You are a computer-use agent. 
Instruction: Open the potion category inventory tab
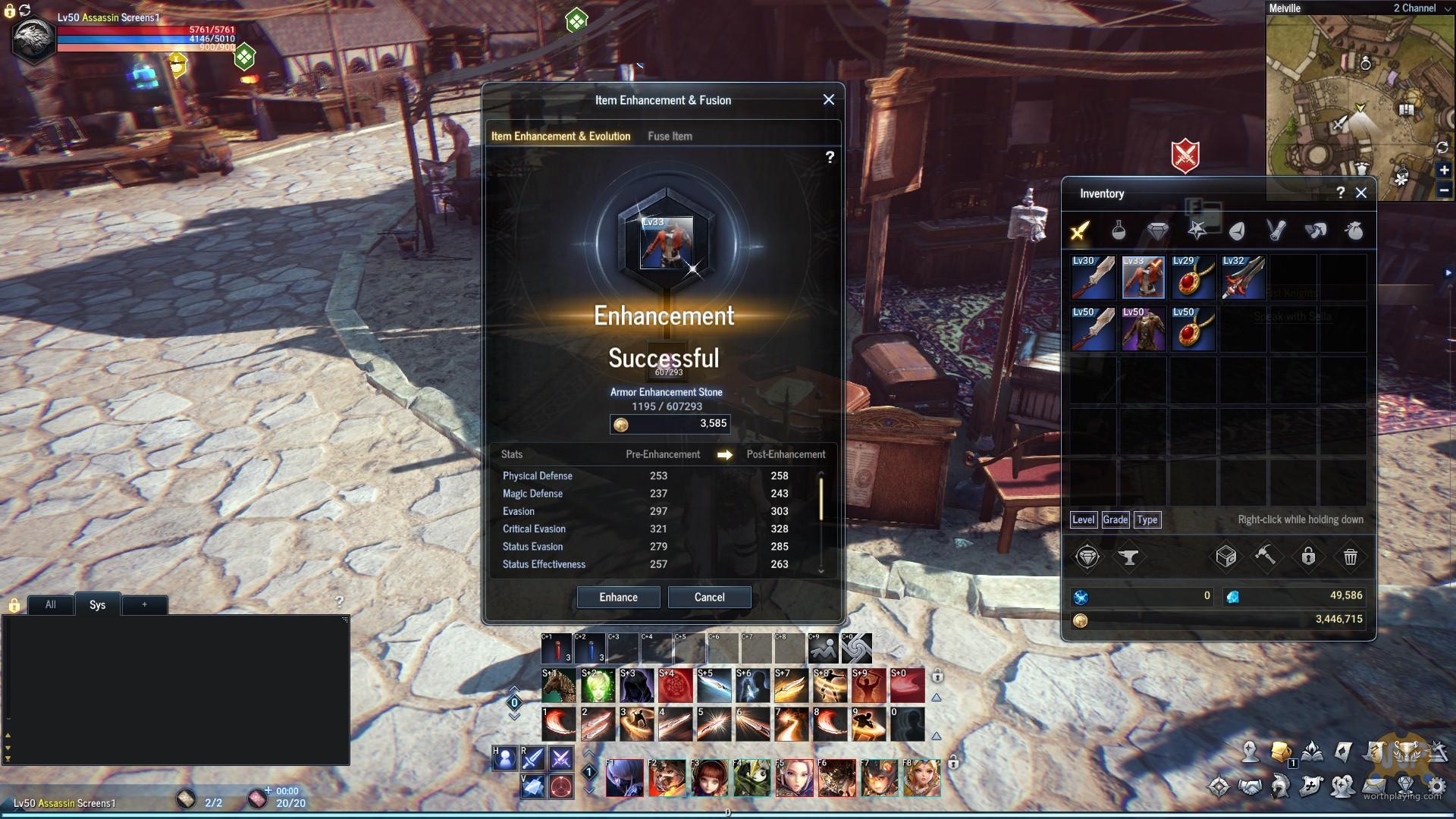tap(1119, 230)
